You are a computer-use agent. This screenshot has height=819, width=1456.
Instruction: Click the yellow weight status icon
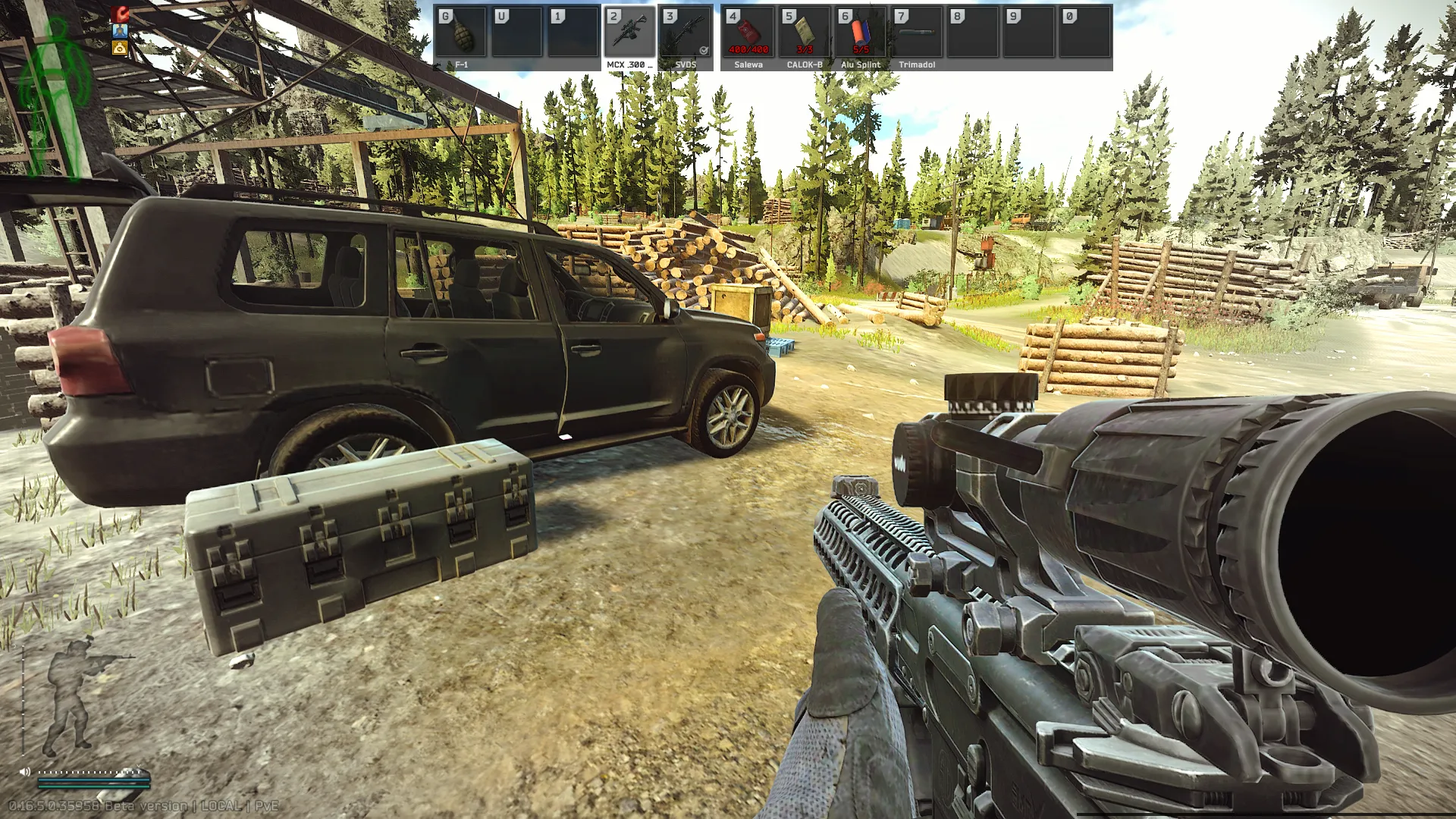point(120,48)
